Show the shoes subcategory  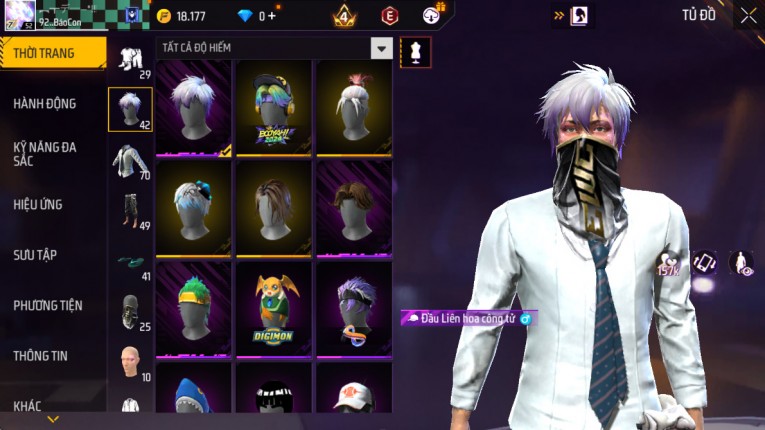(x=129, y=263)
